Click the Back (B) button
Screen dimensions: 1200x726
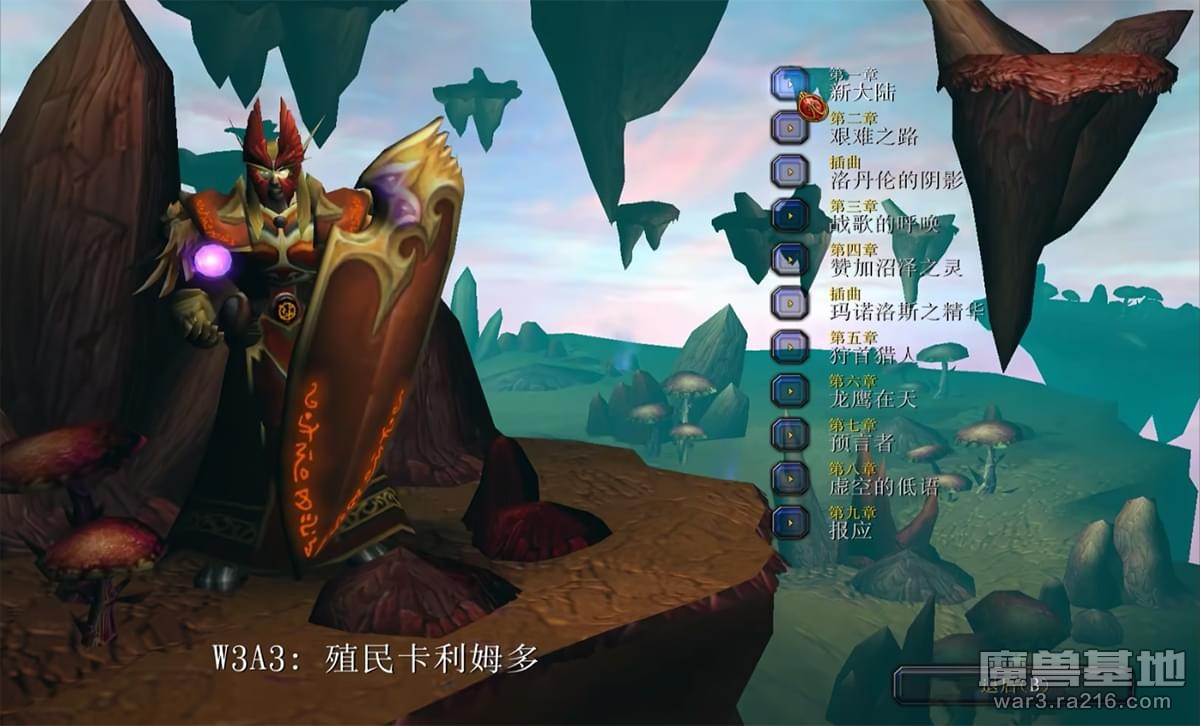click(1010, 686)
